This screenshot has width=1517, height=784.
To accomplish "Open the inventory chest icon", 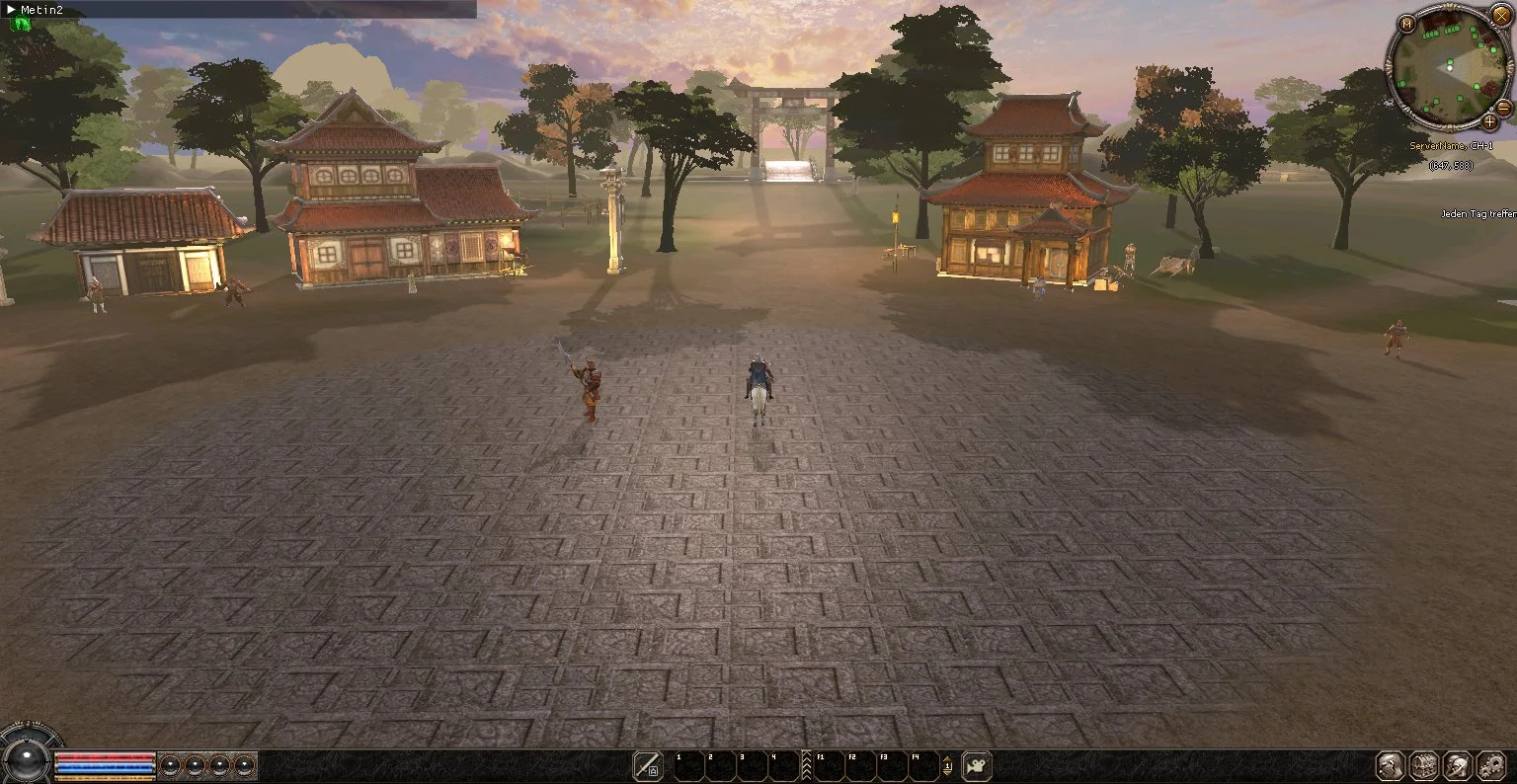I will point(1424,765).
